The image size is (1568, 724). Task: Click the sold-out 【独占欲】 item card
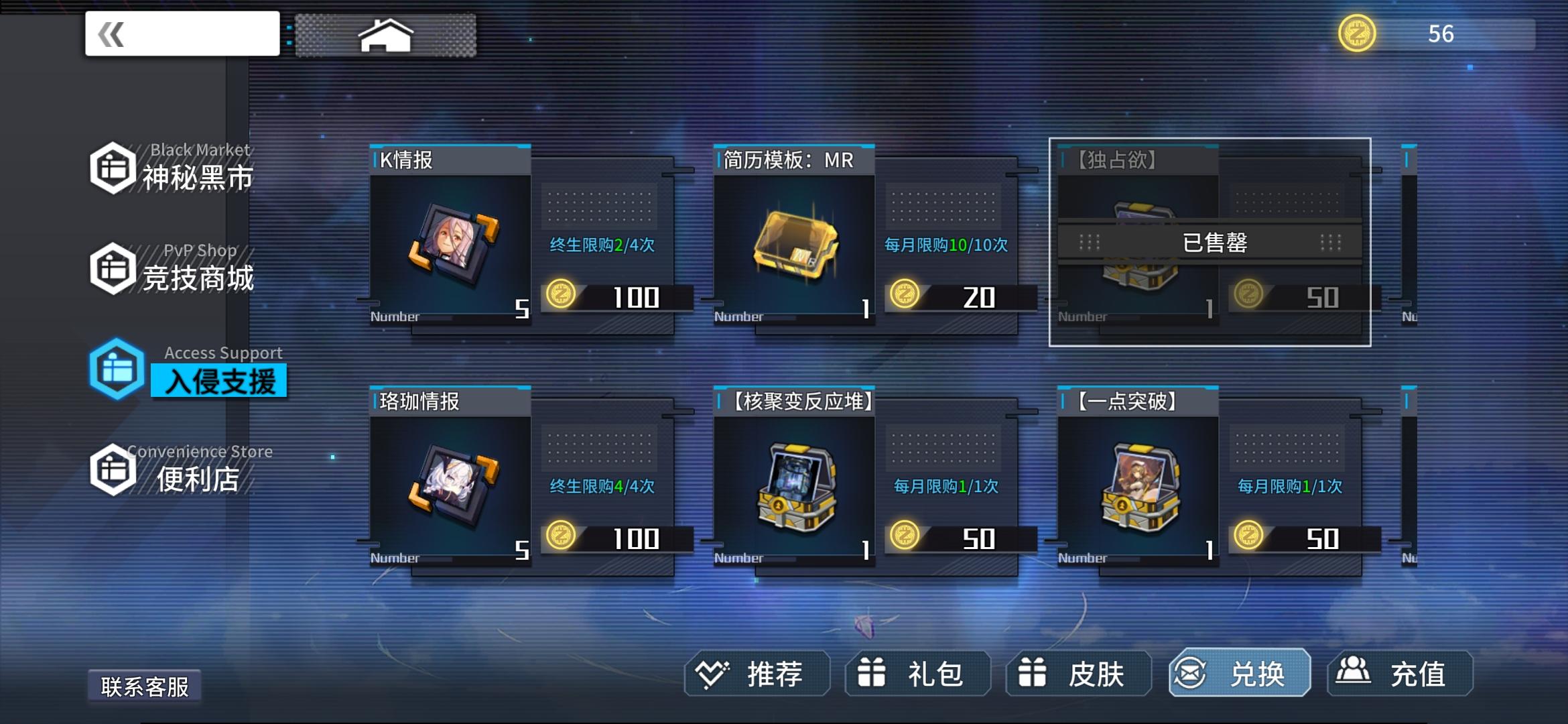1210,241
